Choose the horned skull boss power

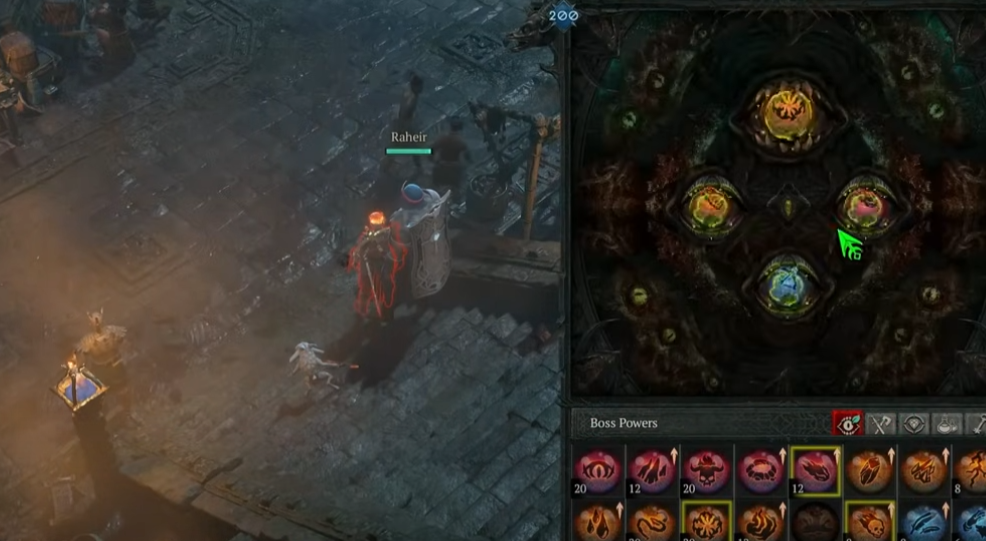tap(706, 468)
